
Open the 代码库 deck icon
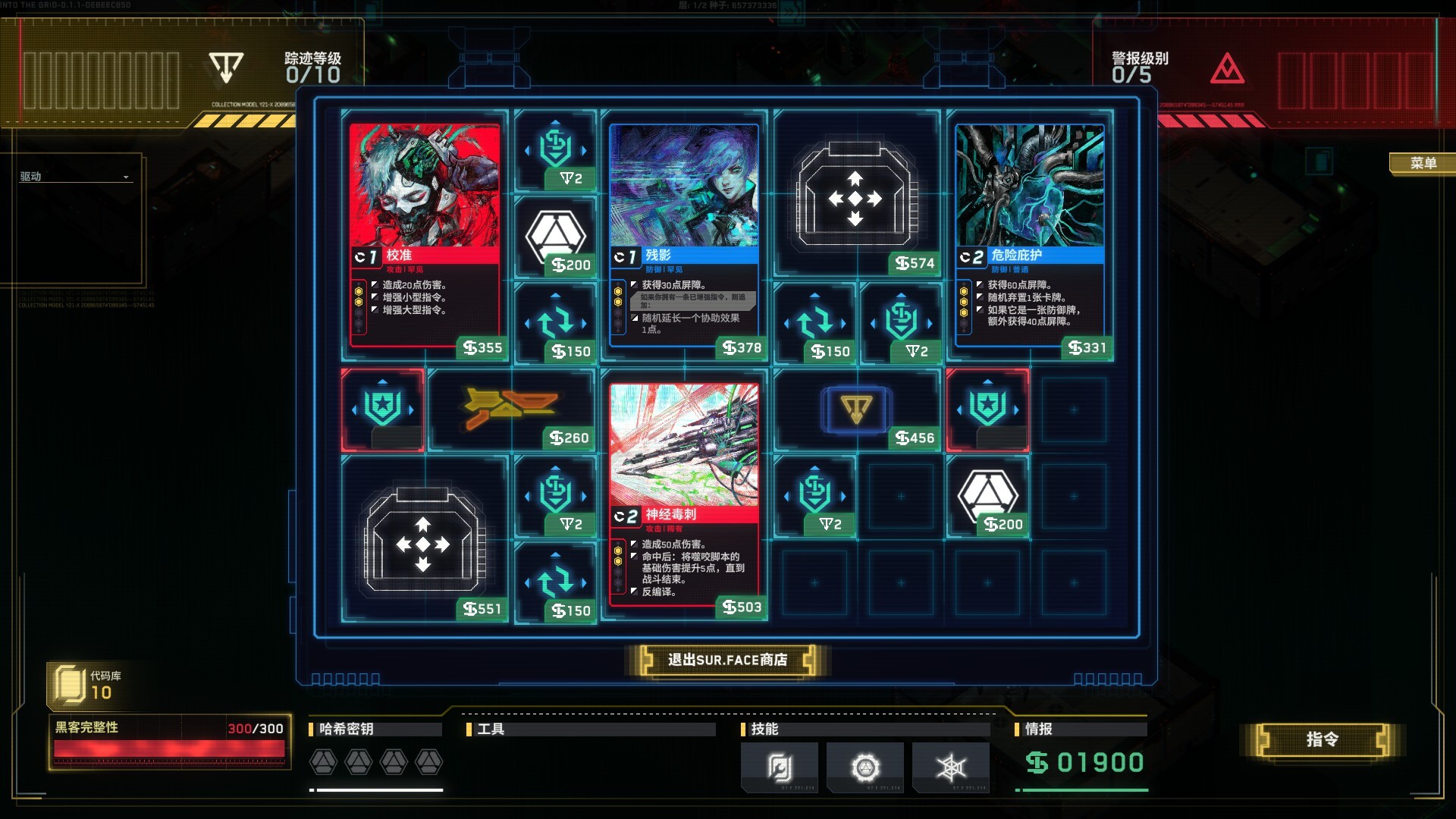[70, 684]
